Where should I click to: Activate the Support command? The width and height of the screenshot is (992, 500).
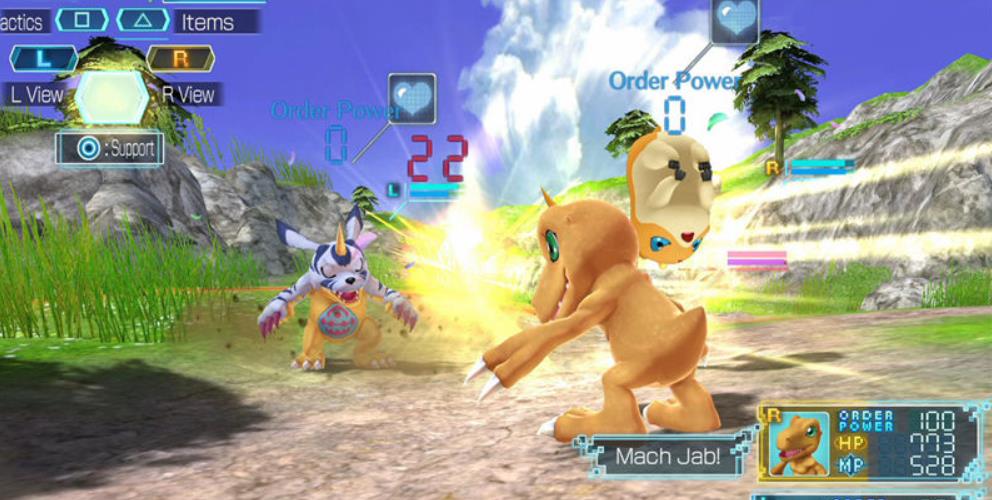pyautogui.click(x=110, y=149)
